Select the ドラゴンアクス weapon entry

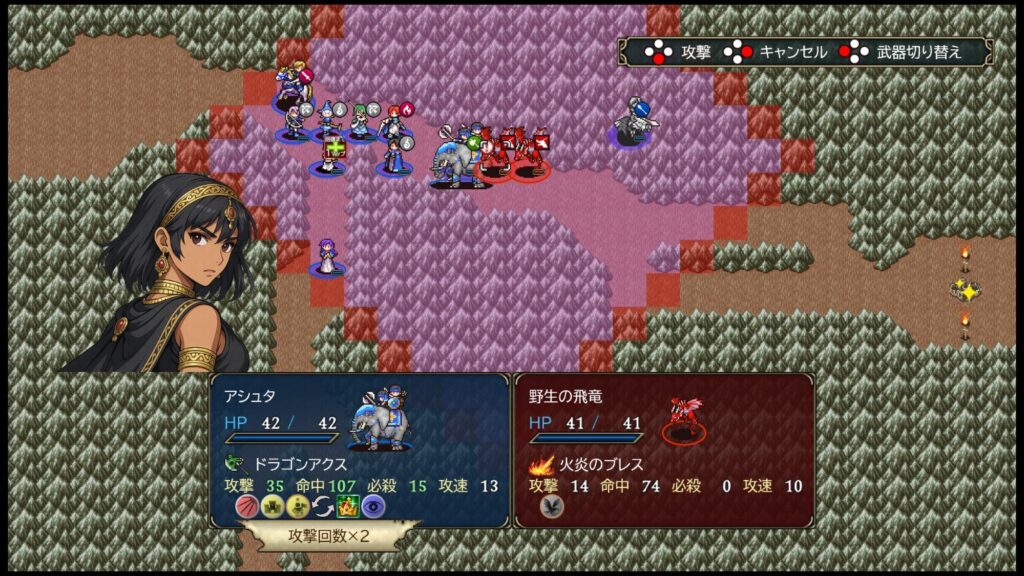tap(290, 464)
